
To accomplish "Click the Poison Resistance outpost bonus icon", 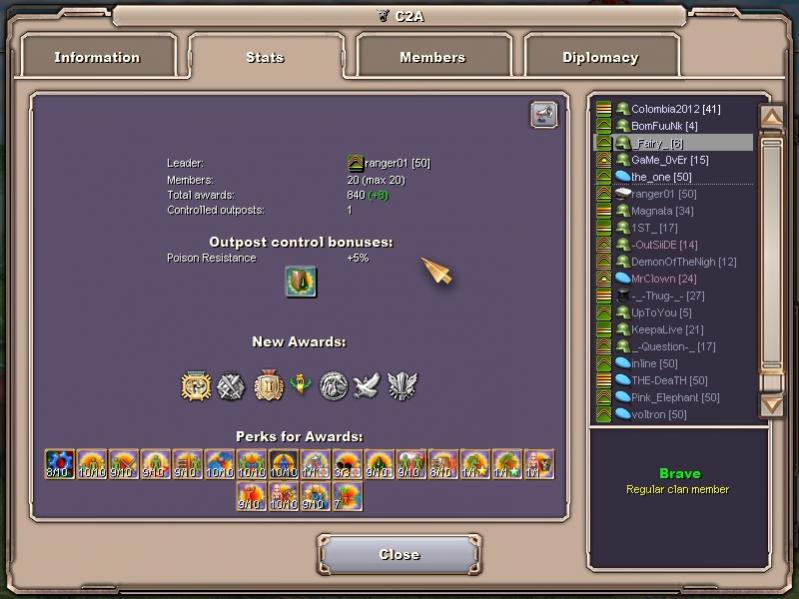I will click(301, 282).
